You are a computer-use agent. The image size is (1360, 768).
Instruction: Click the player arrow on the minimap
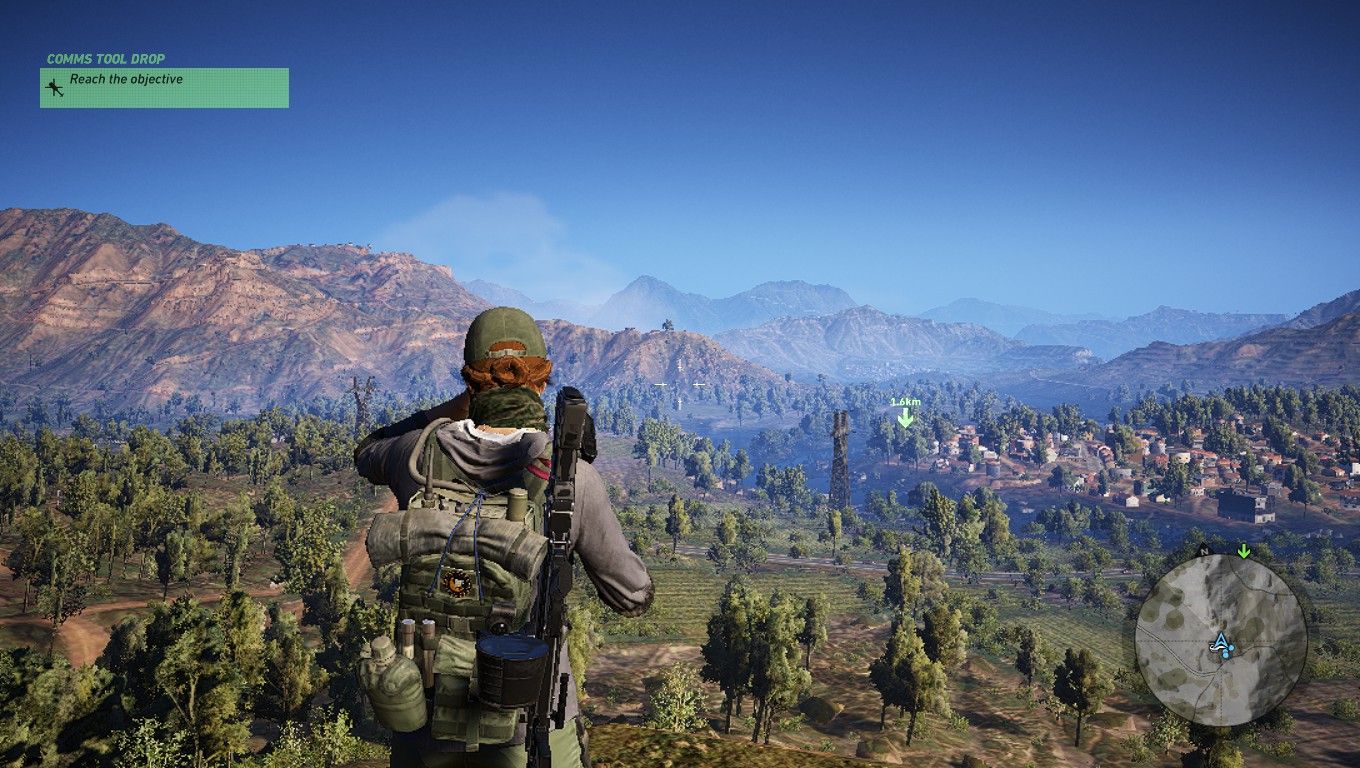pos(1221,643)
